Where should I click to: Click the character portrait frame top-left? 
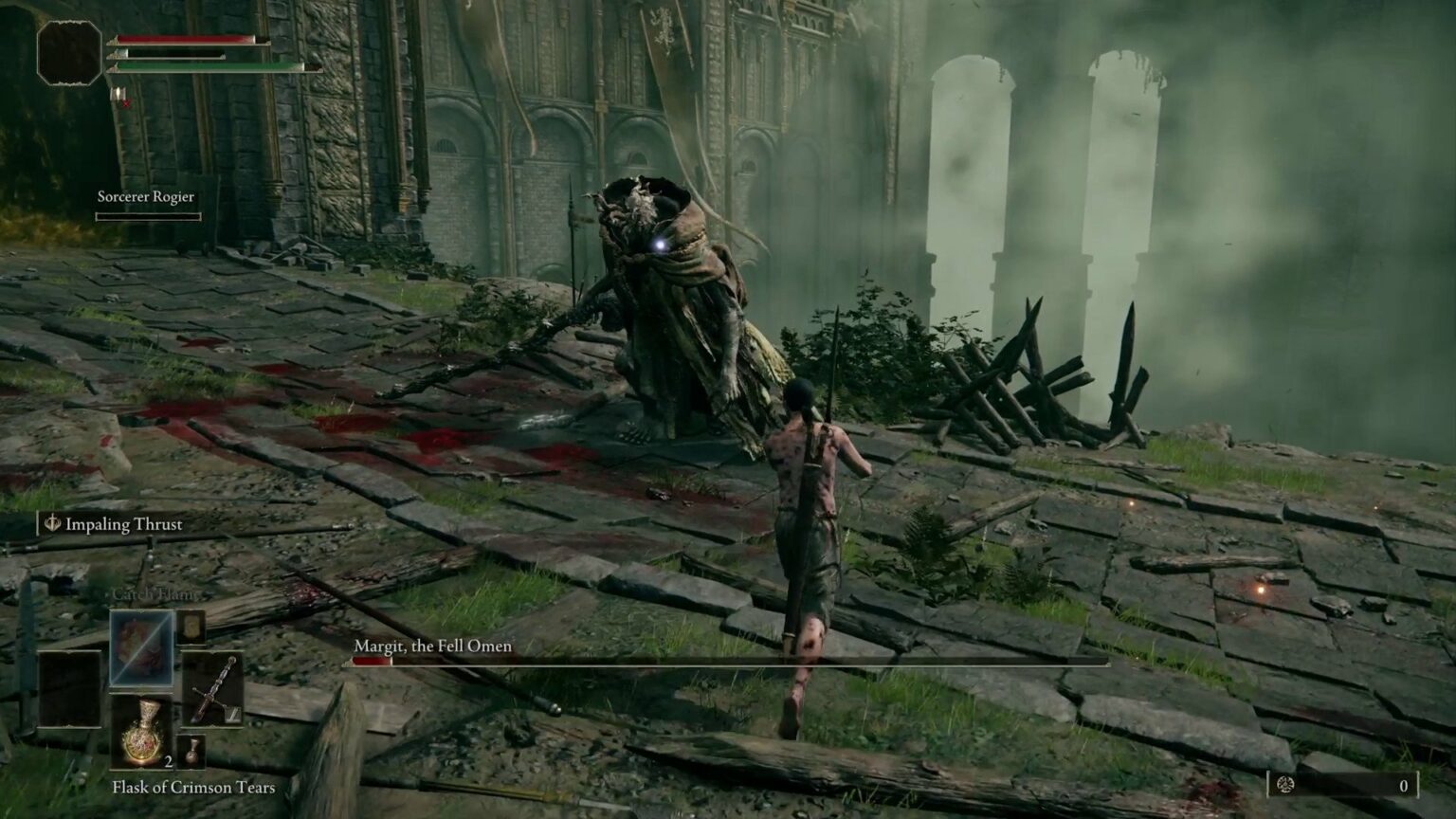[x=67, y=52]
